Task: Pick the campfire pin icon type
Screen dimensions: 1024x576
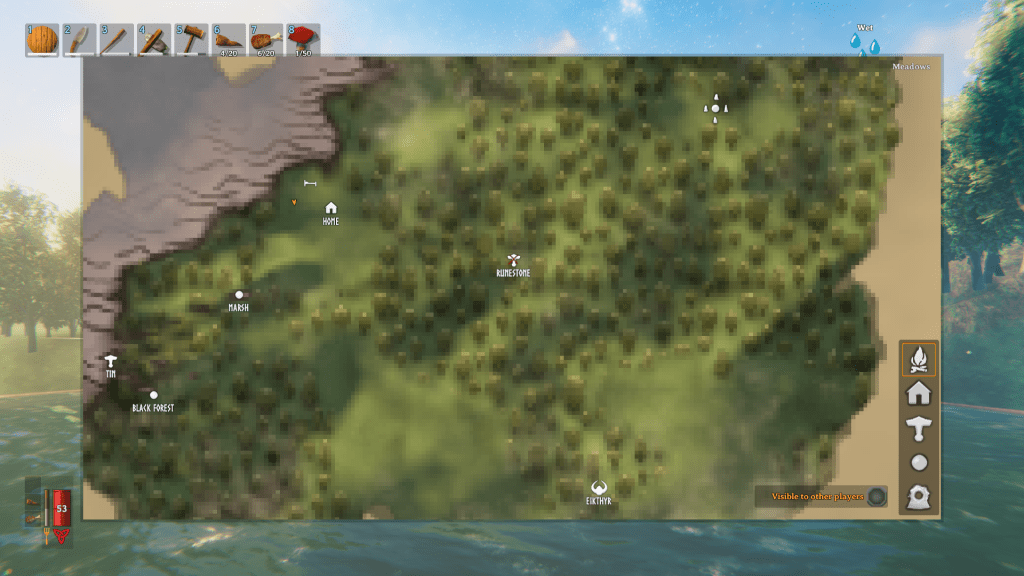Action: click(919, 358)
